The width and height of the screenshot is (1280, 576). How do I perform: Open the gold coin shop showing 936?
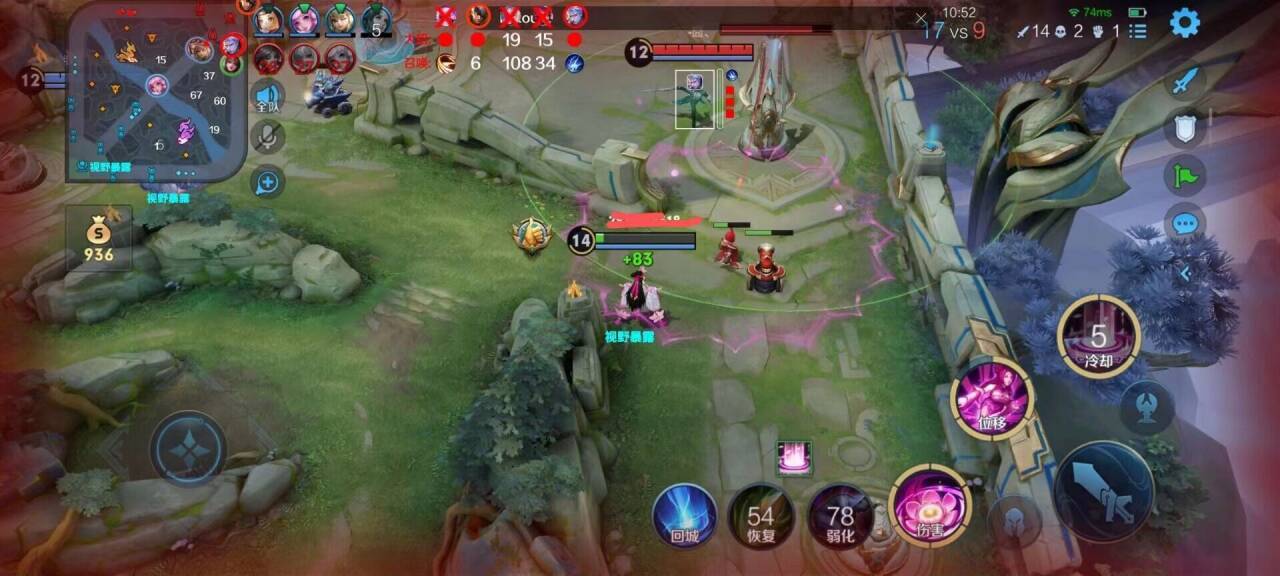pos(99,239)
